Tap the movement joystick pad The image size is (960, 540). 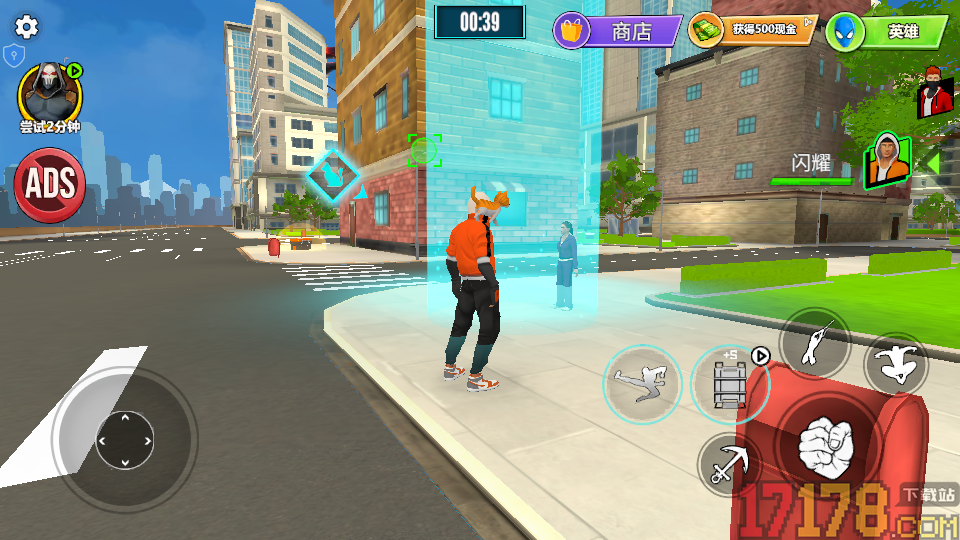coord(125,439)
